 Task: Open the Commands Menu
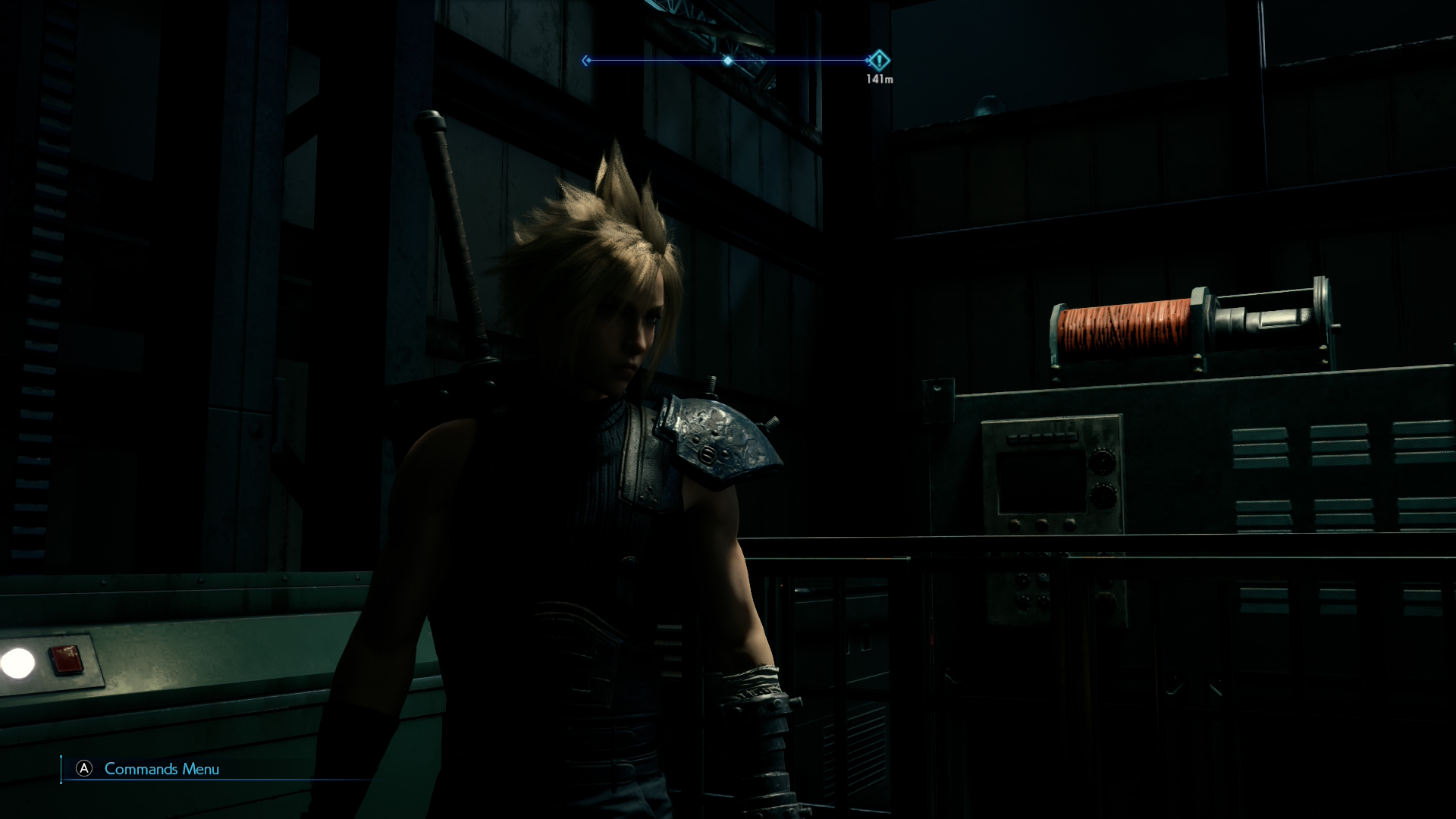click(149, 769)
